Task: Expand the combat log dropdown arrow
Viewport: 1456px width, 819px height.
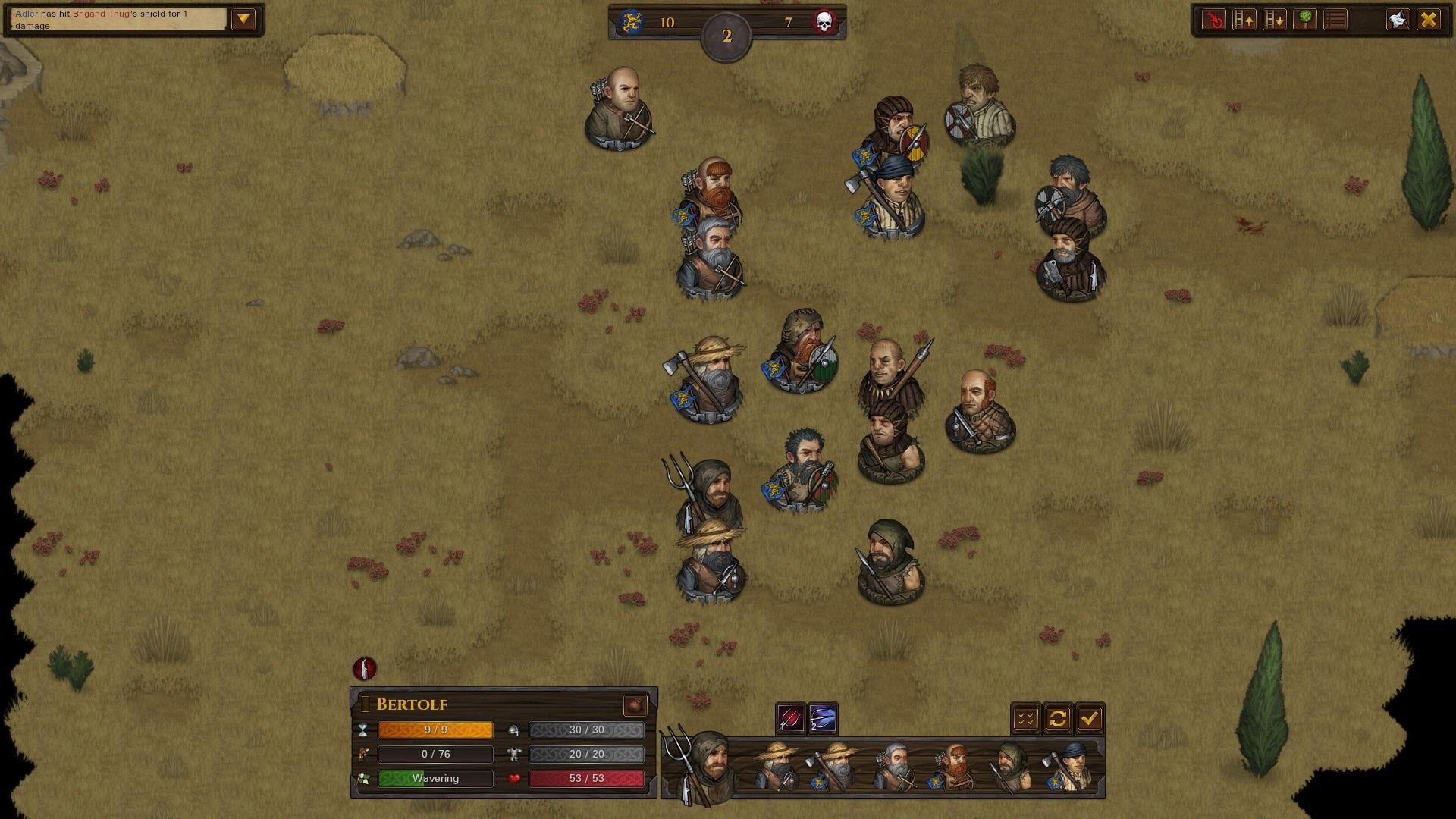Action: point(243,20)
